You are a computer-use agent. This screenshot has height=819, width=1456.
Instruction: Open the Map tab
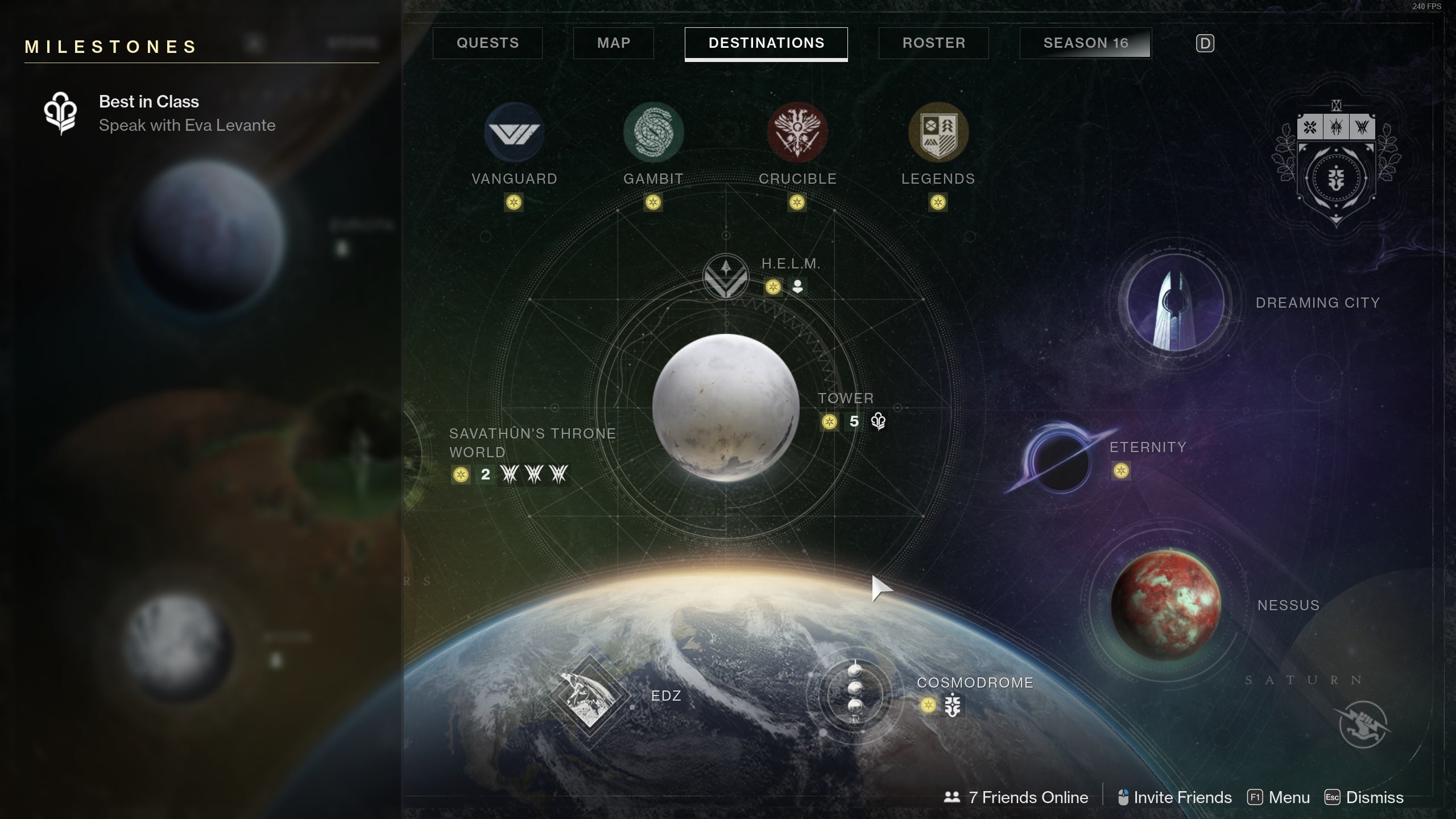(613, 43)
